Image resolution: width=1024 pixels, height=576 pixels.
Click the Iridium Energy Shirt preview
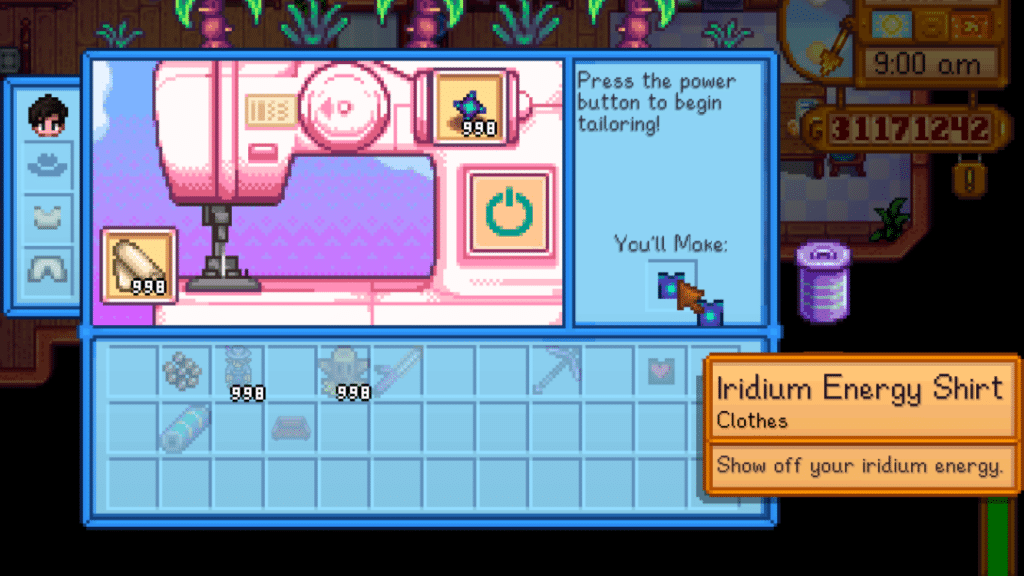(x=671, y=287)
